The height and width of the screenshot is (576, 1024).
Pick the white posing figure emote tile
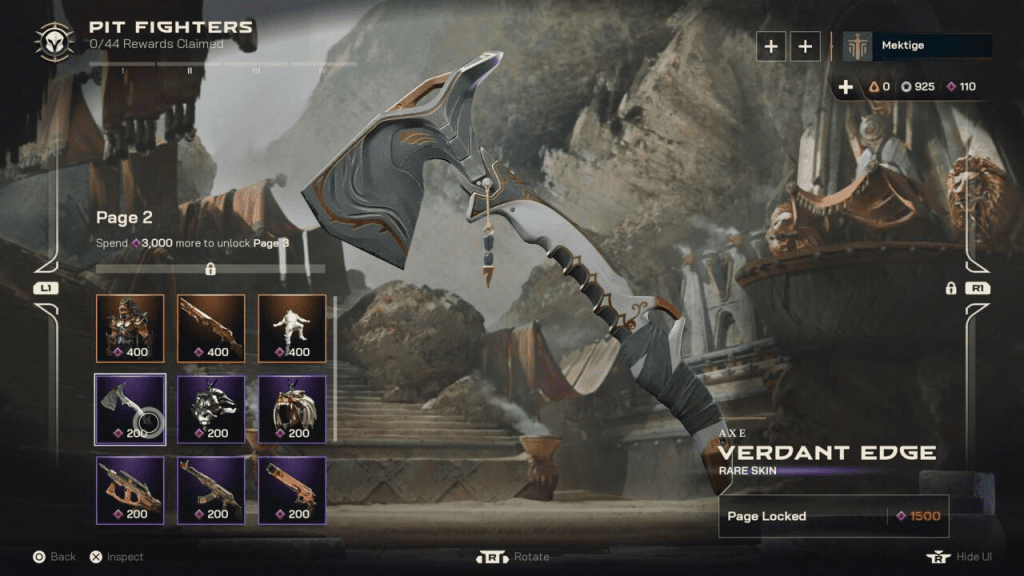tap(292, 327)
